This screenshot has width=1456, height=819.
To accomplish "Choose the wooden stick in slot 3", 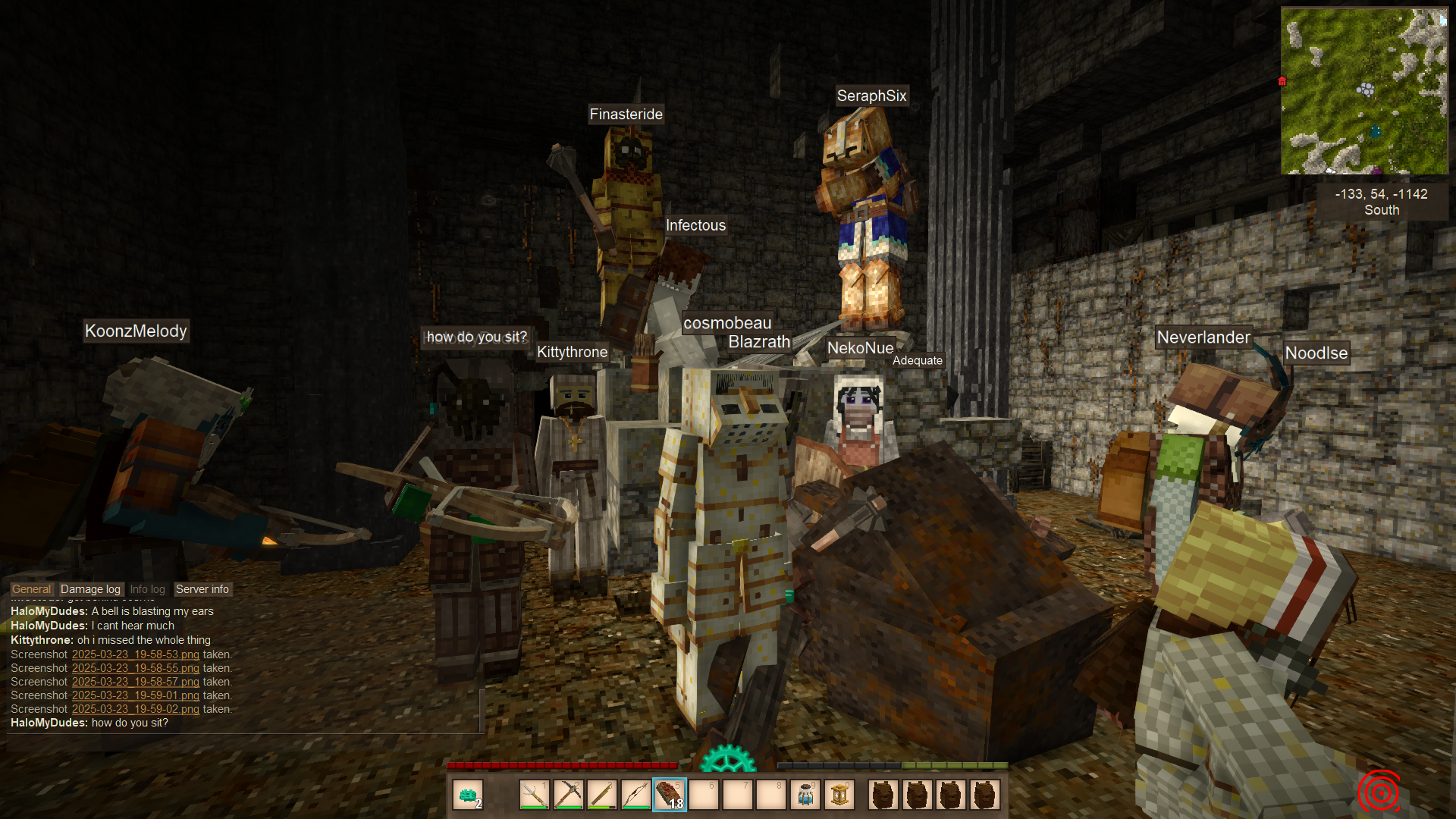I will tap(601, 795).
